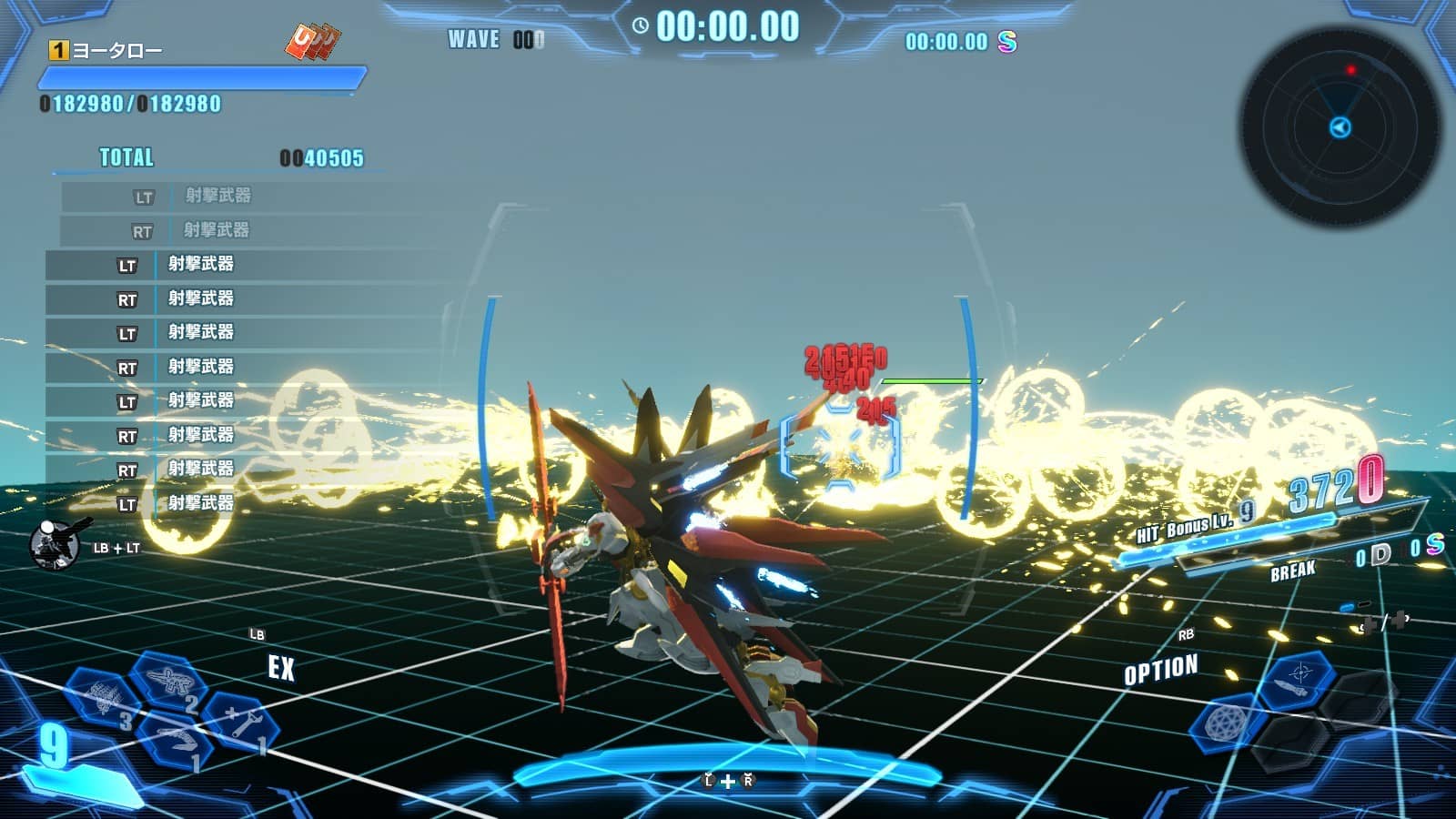Image resolution: width=1456 pixels, height=819 pixels.
Task: Select the pistol weapon slot 1
Action: pos(179,740)
